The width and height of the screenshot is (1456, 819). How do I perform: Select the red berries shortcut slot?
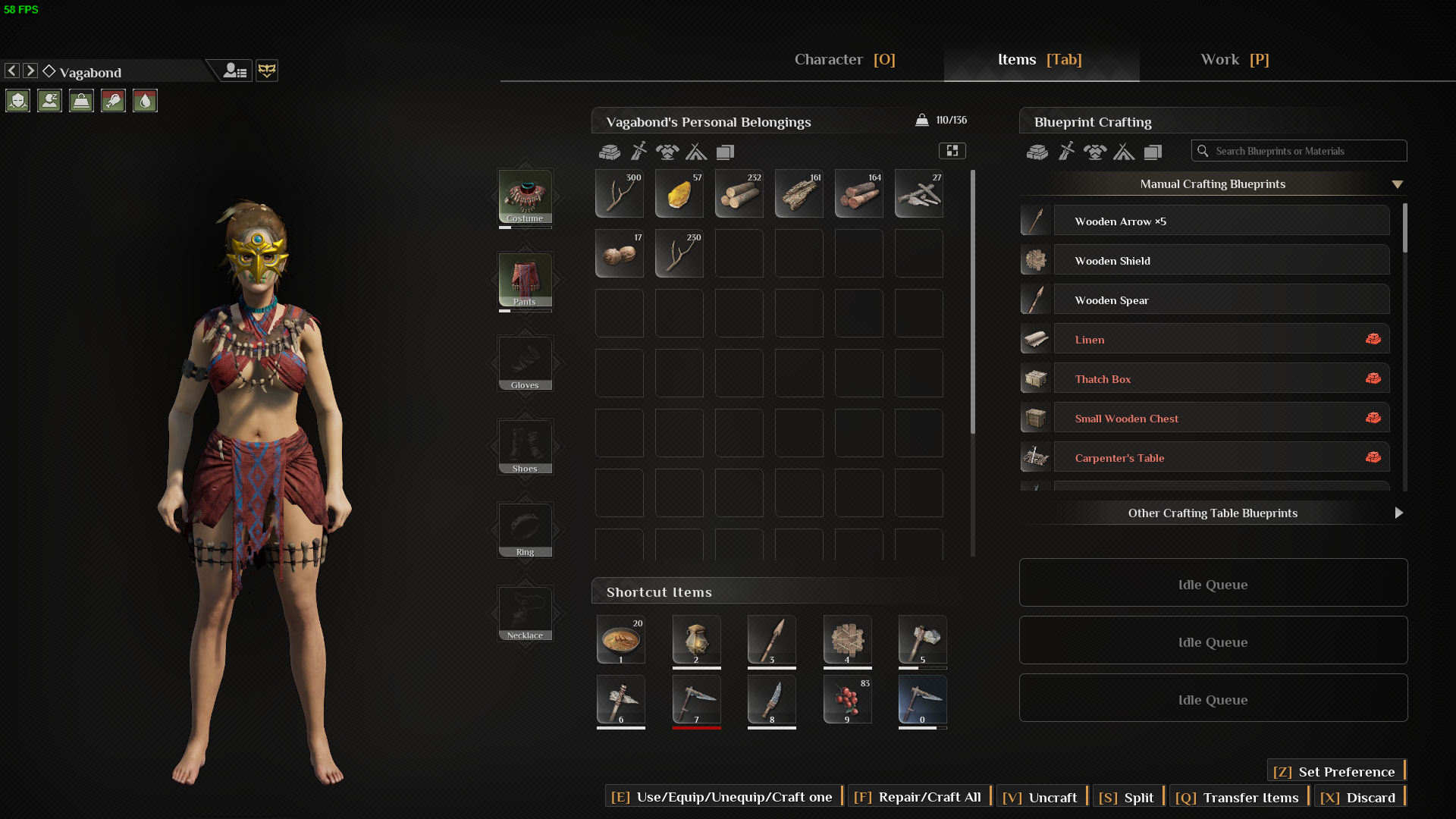click(847, 699)
